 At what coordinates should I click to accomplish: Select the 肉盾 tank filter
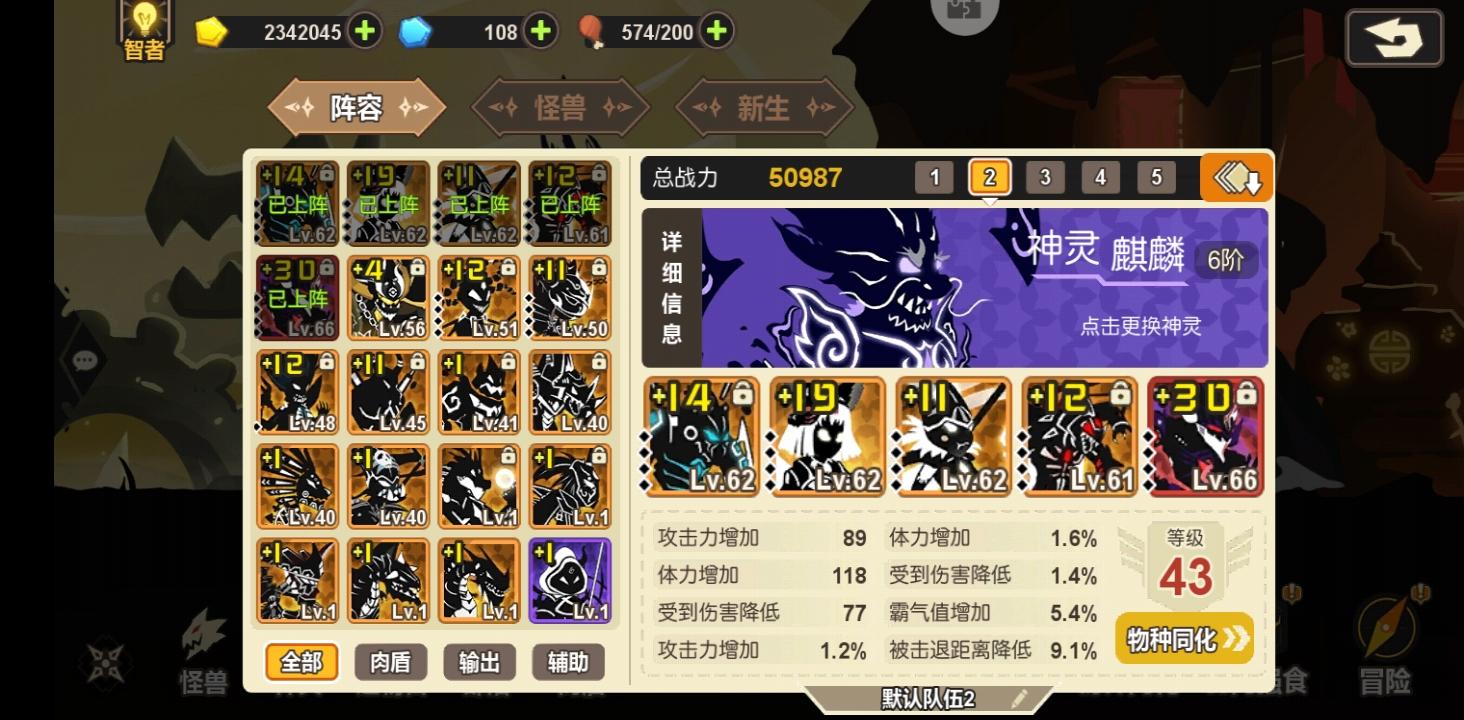(390, 662)
